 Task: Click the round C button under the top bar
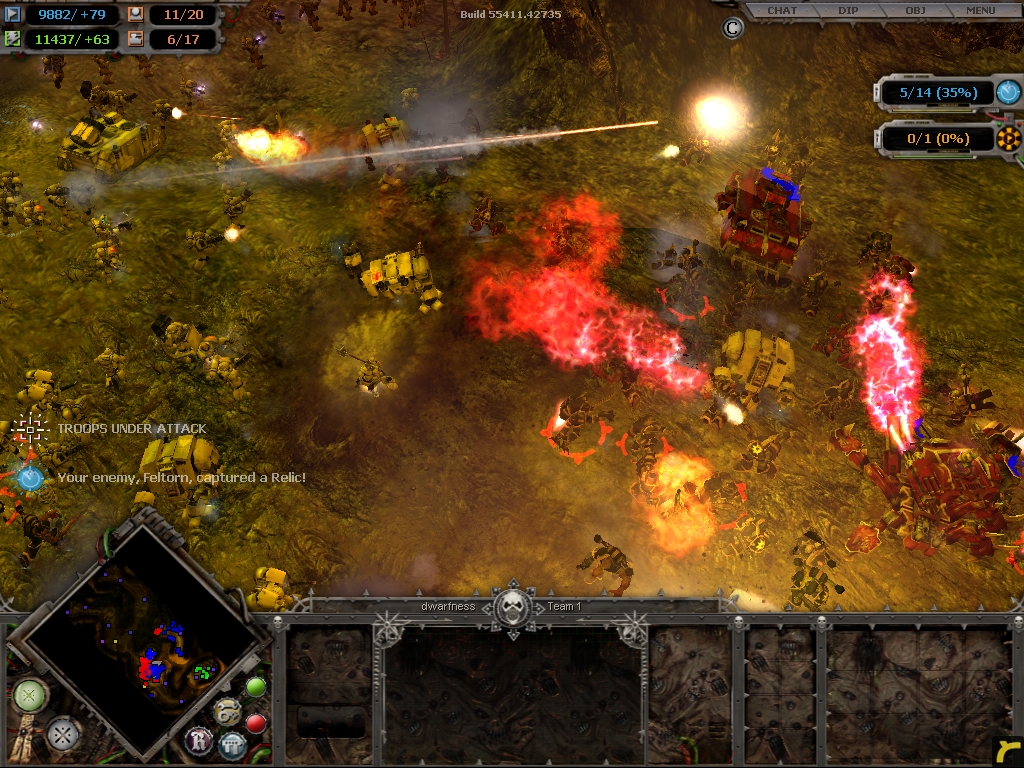[x=732, y=28]
